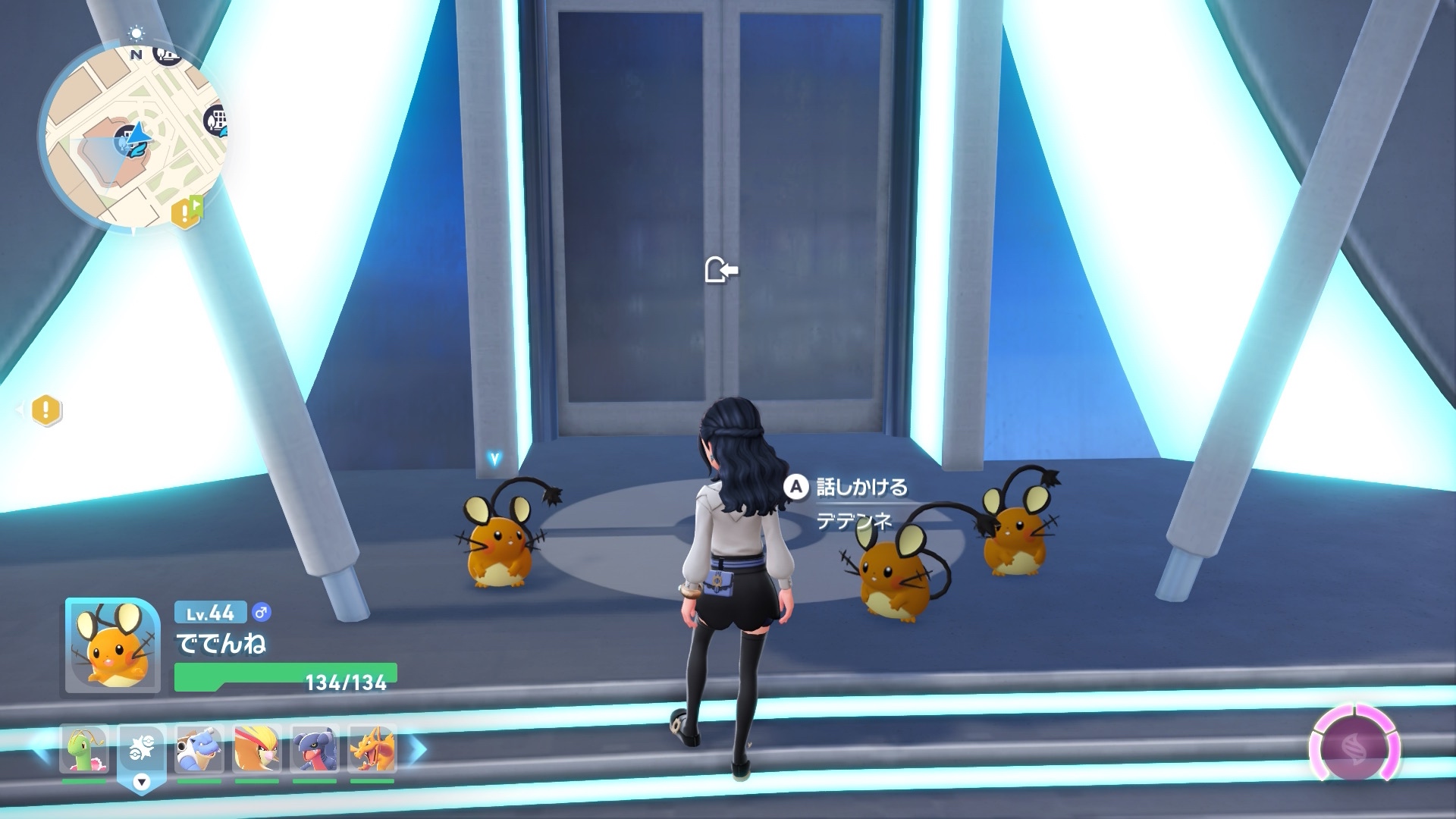Screen dimensions: 1456x819
Task: Select the Dedenne lead portrait
Action: pos(112,645)
